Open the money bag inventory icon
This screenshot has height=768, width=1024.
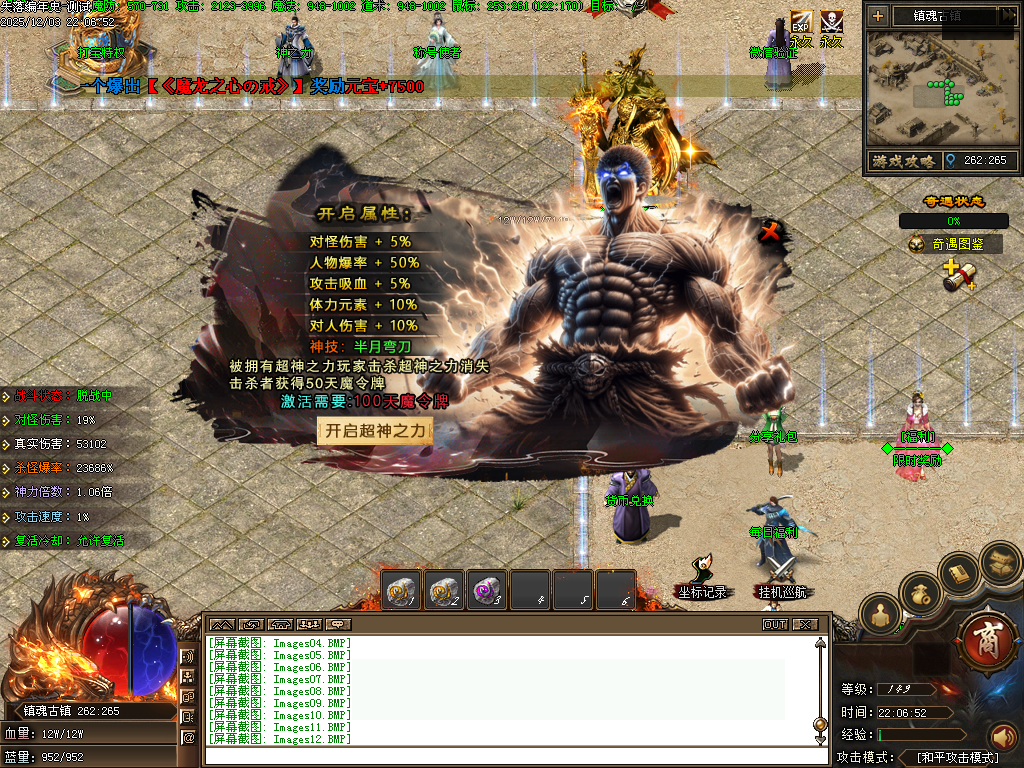[920, 594]
